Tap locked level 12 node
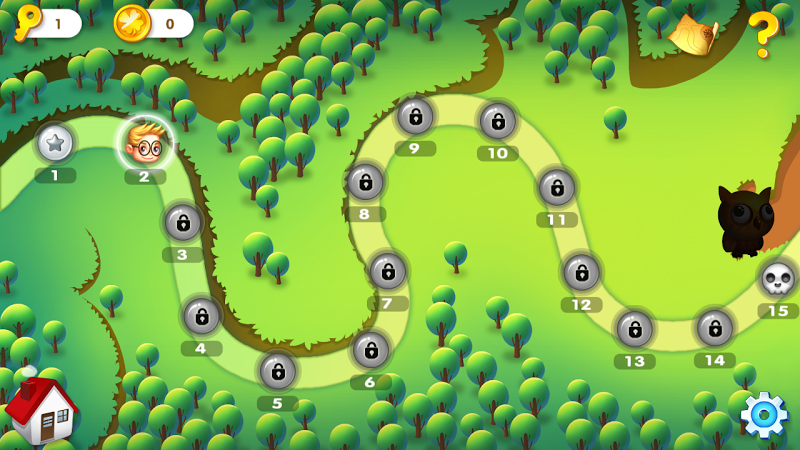Screen dimensions: 800x450 coord(581,272)
